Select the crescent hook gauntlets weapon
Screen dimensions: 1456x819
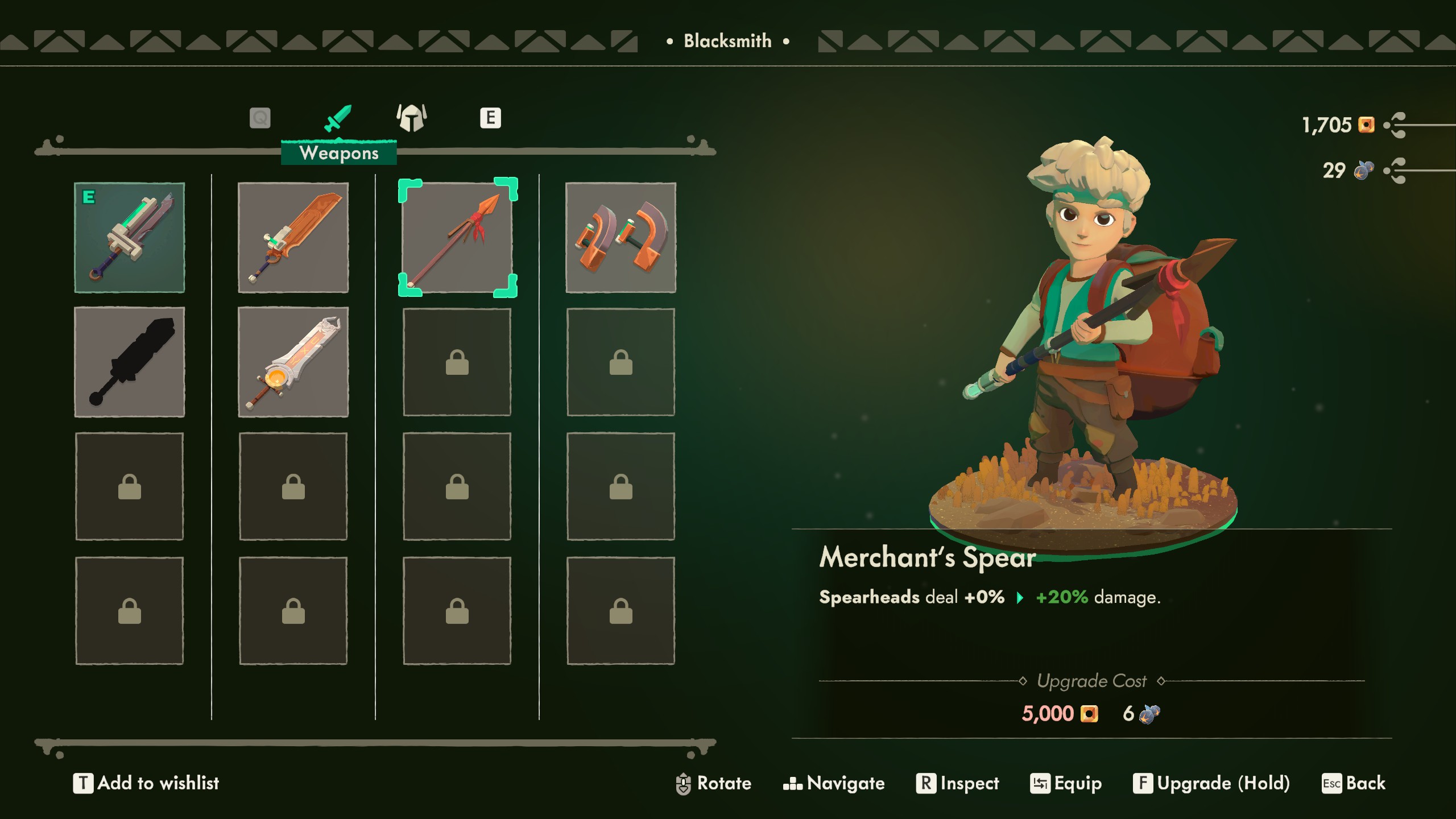[621, 237]
